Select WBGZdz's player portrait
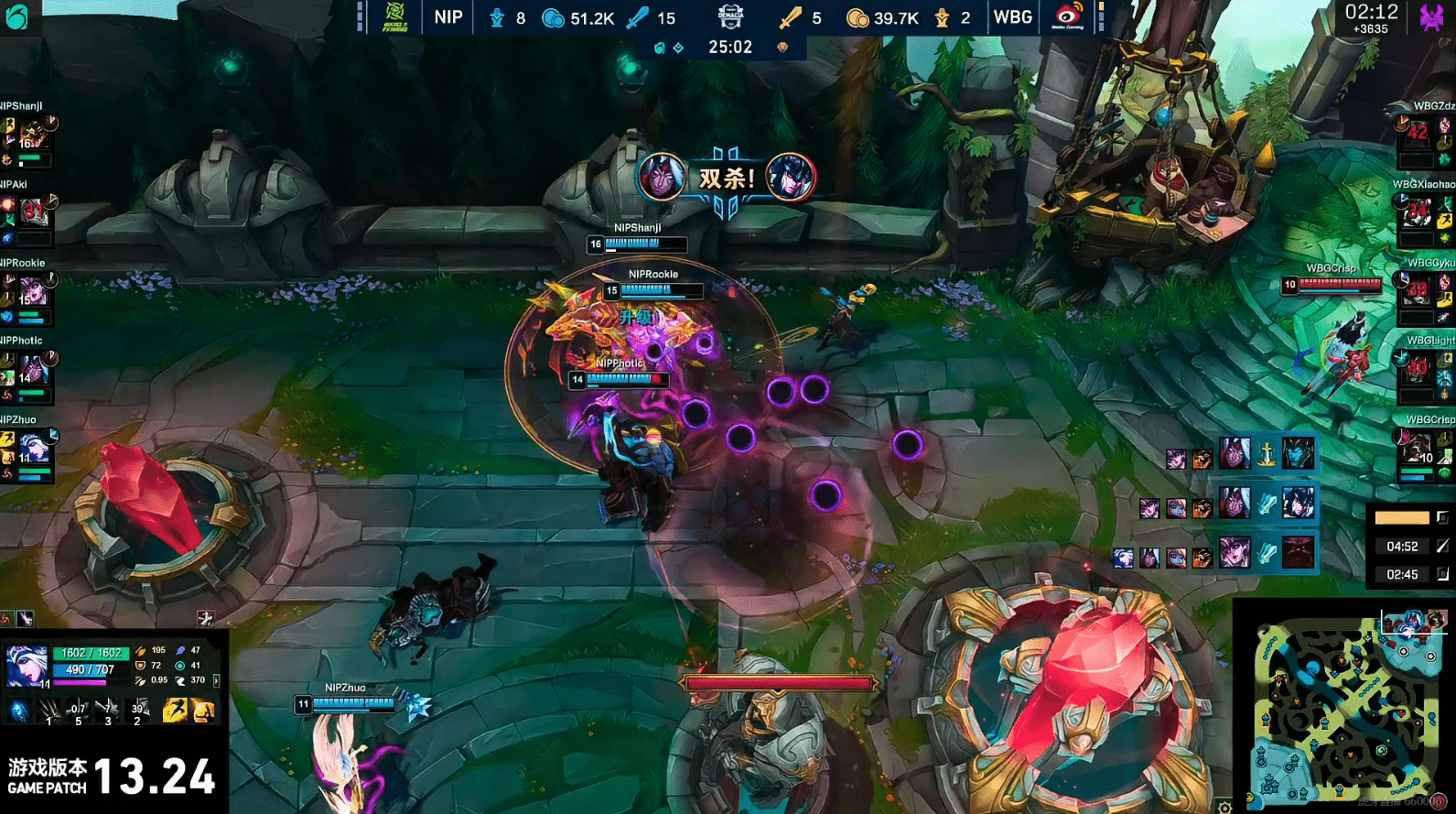Image resolution: width=1456 pixels, height=814 pixels. [x=1418, y=132]
